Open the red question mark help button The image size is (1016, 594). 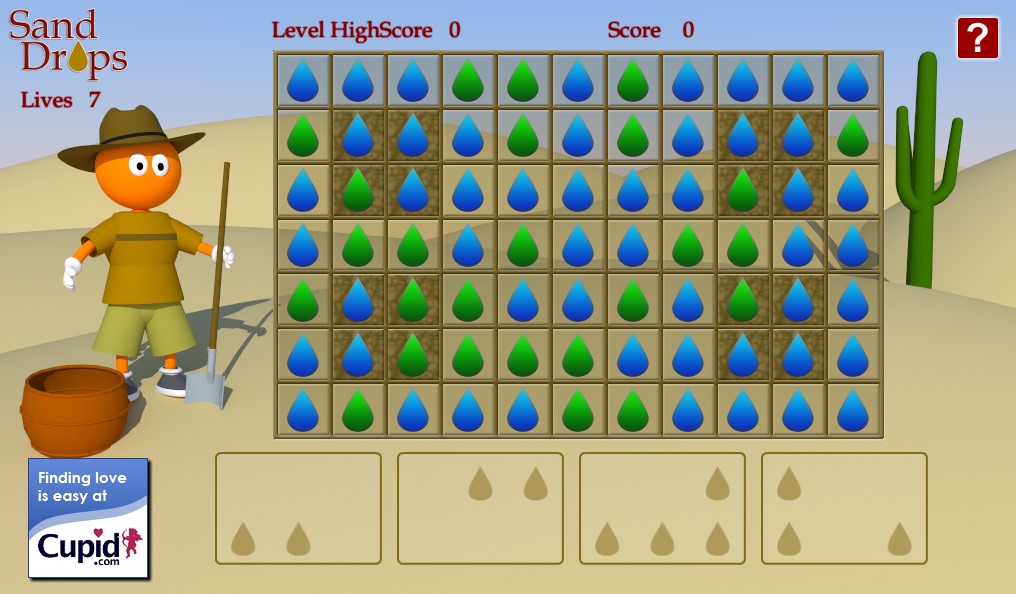pyautogui.click(x=977, y=38)
